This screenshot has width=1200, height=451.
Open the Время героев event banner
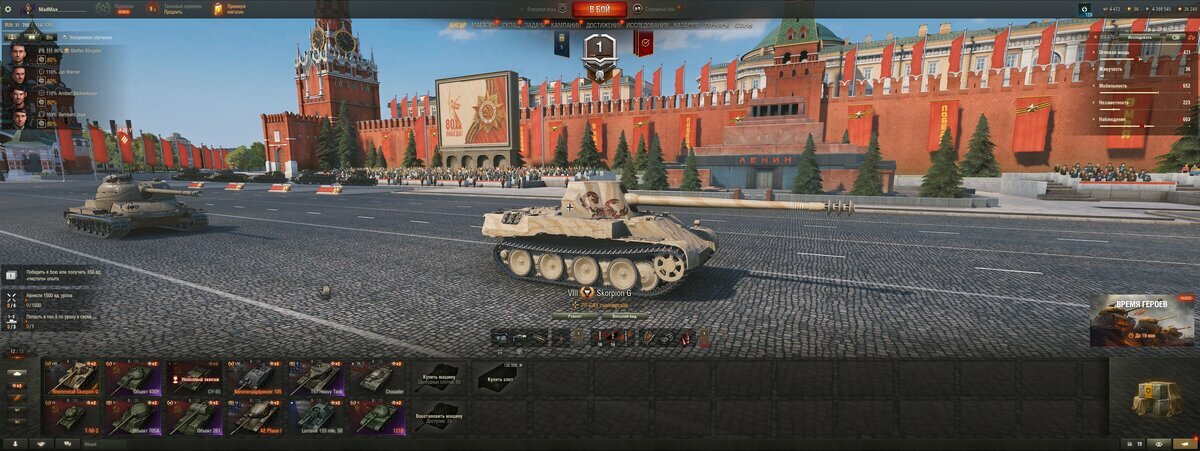tap(1141, 320)
